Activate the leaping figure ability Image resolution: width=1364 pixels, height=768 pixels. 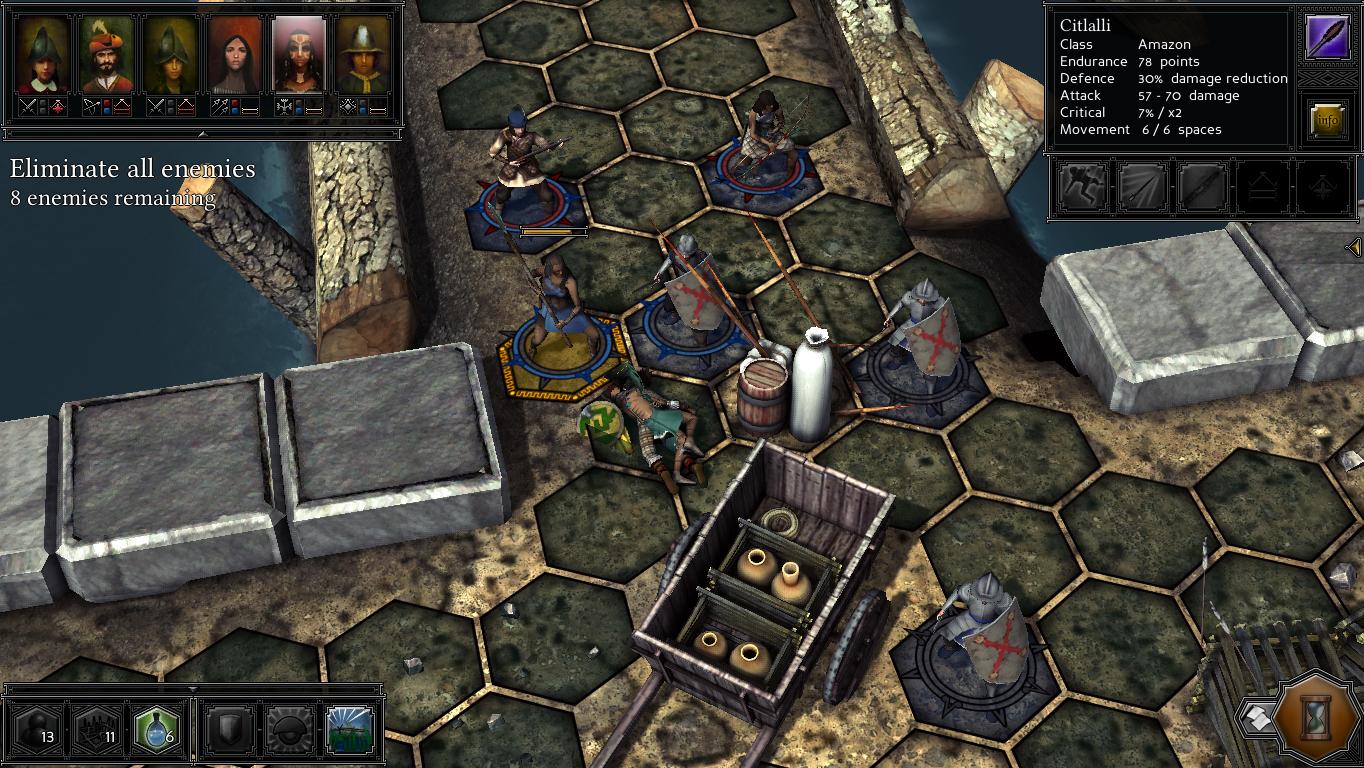tap(1083, 187)
